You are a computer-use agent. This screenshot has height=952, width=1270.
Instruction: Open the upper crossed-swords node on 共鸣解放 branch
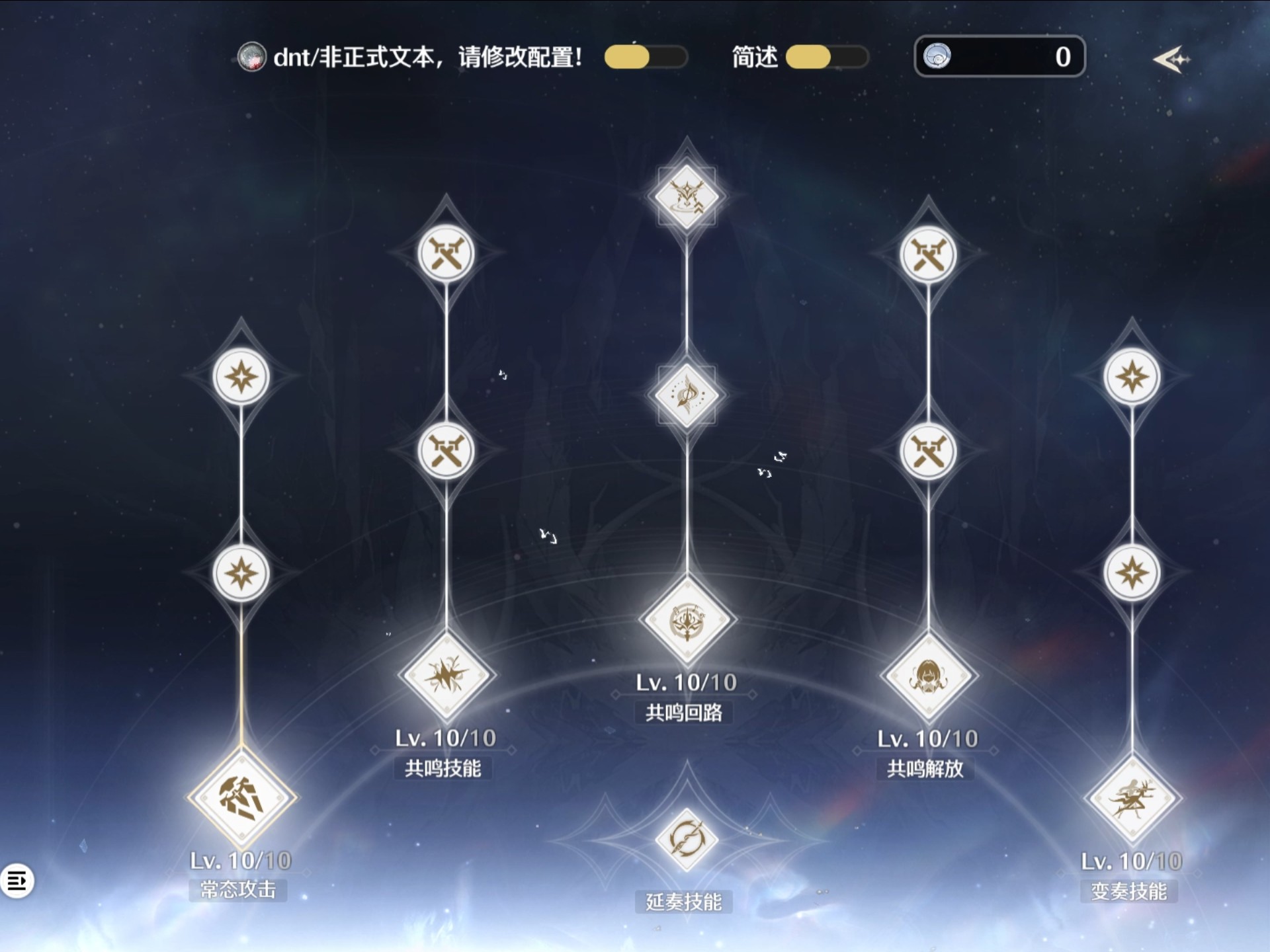[x=928, y=255]
